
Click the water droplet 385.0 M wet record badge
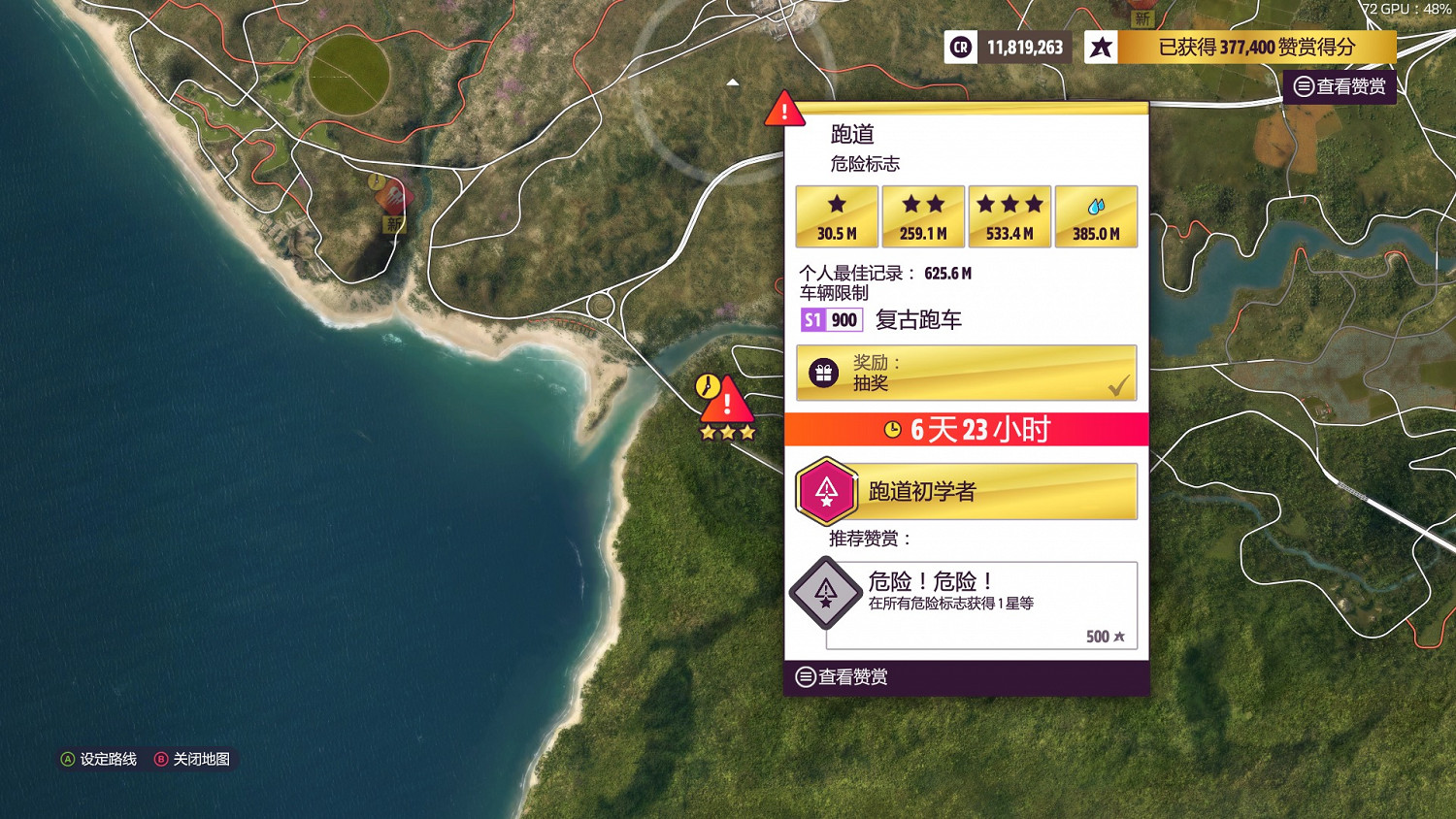pyautogui.click(x=1096, y=215)
